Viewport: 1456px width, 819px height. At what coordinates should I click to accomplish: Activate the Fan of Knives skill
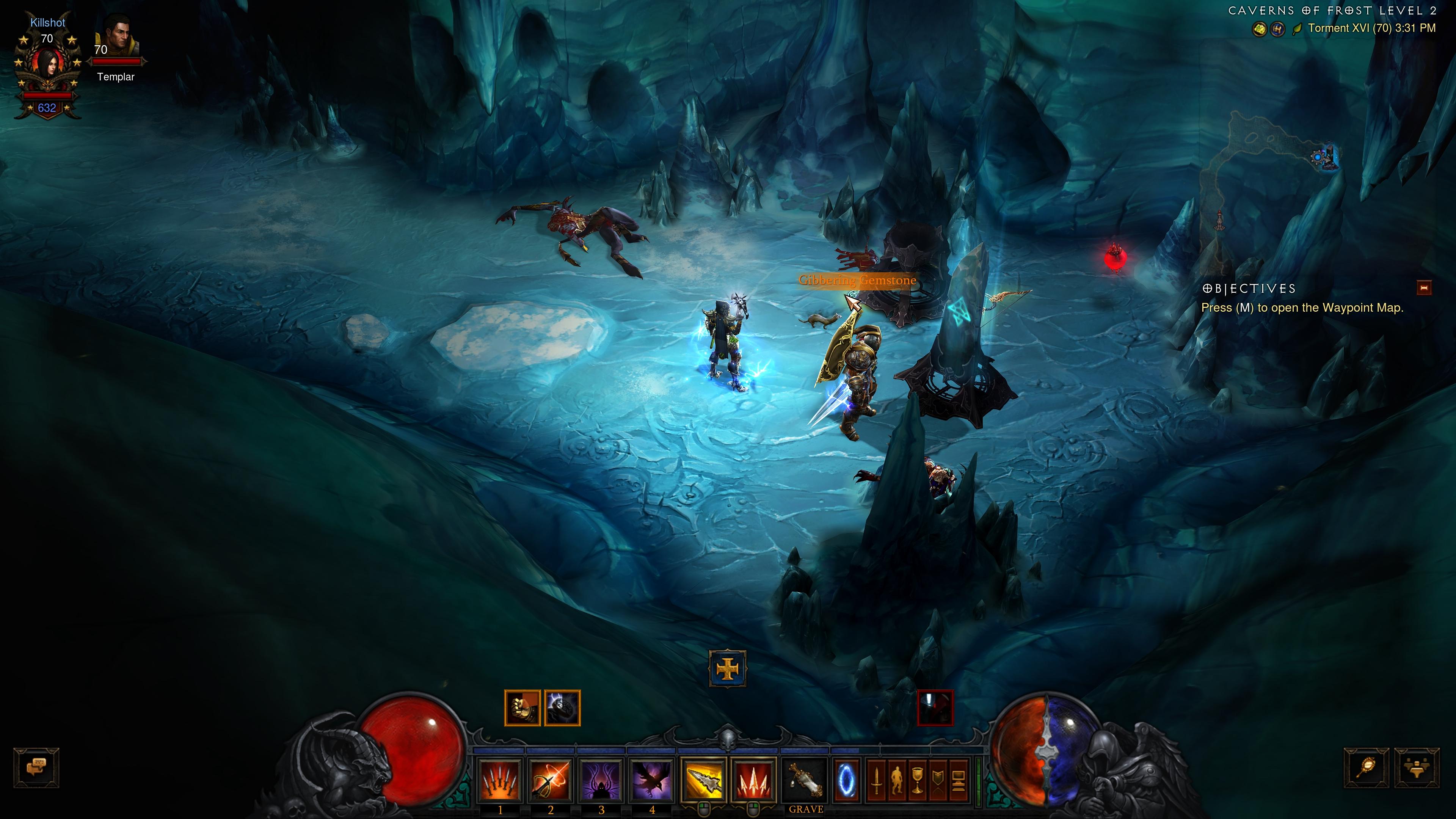[500, 781]
